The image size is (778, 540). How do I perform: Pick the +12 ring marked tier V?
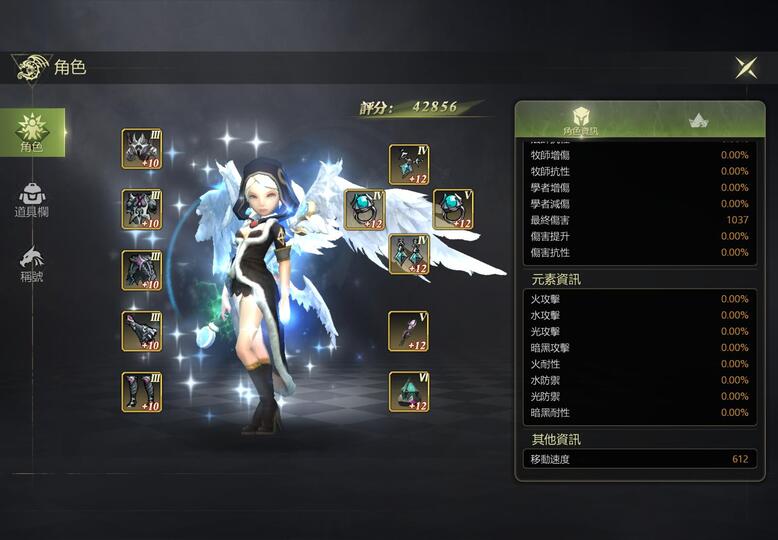[x=453, y=210]
